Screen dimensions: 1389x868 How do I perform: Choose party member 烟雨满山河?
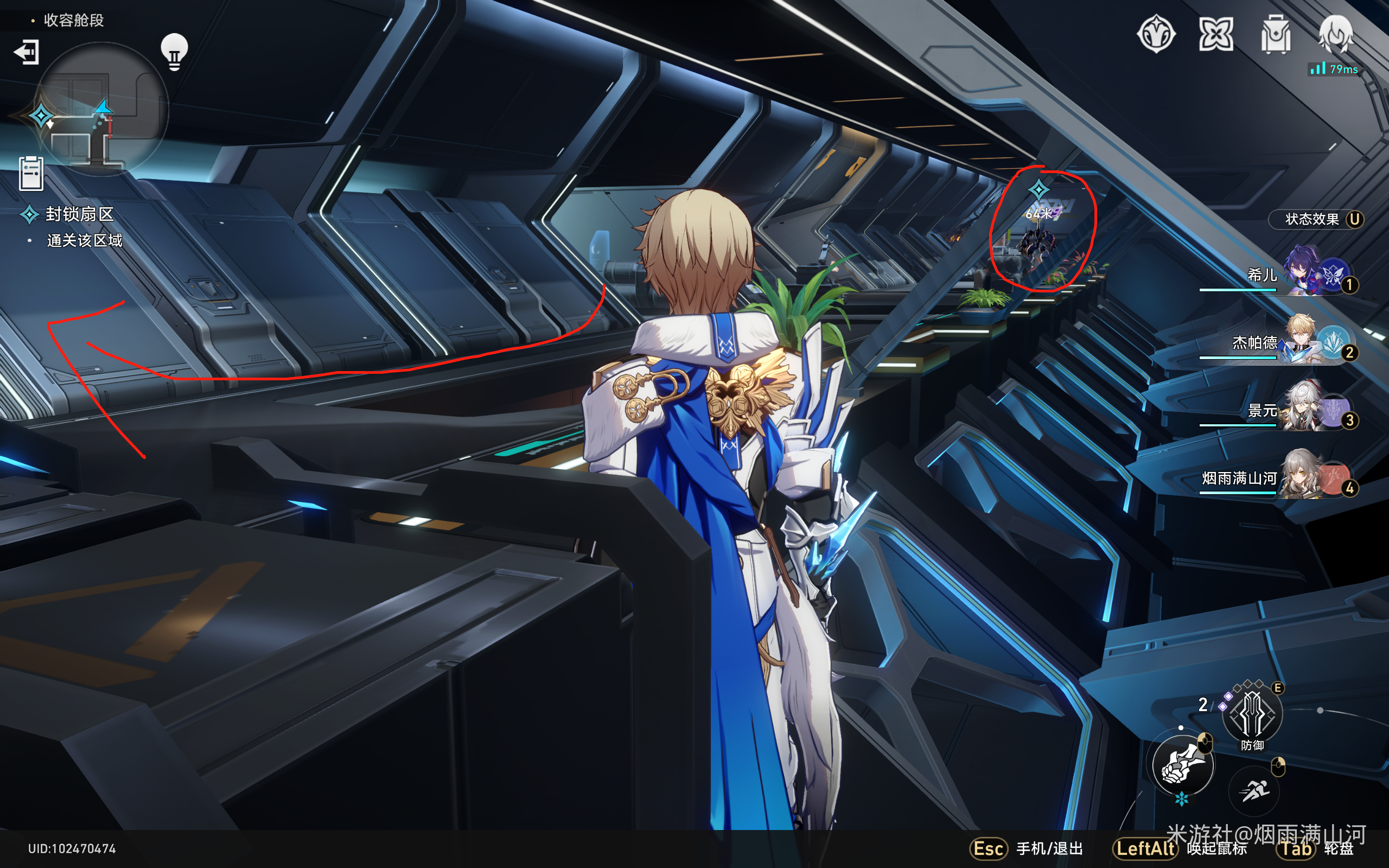point(1303,476)
